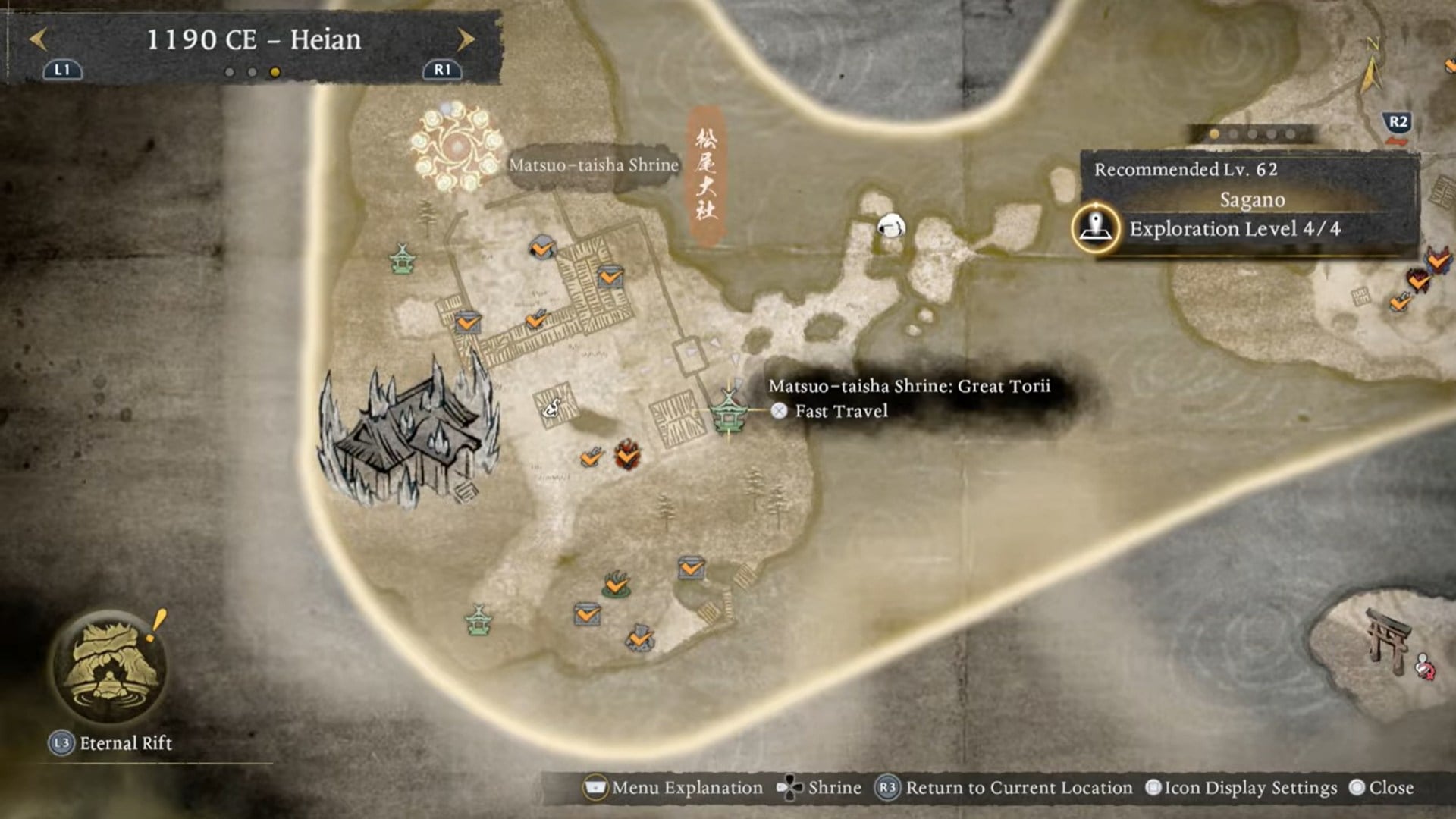Select the Great Torii shrine marker
Viewport: 1456px width, 819px height.
729,412
